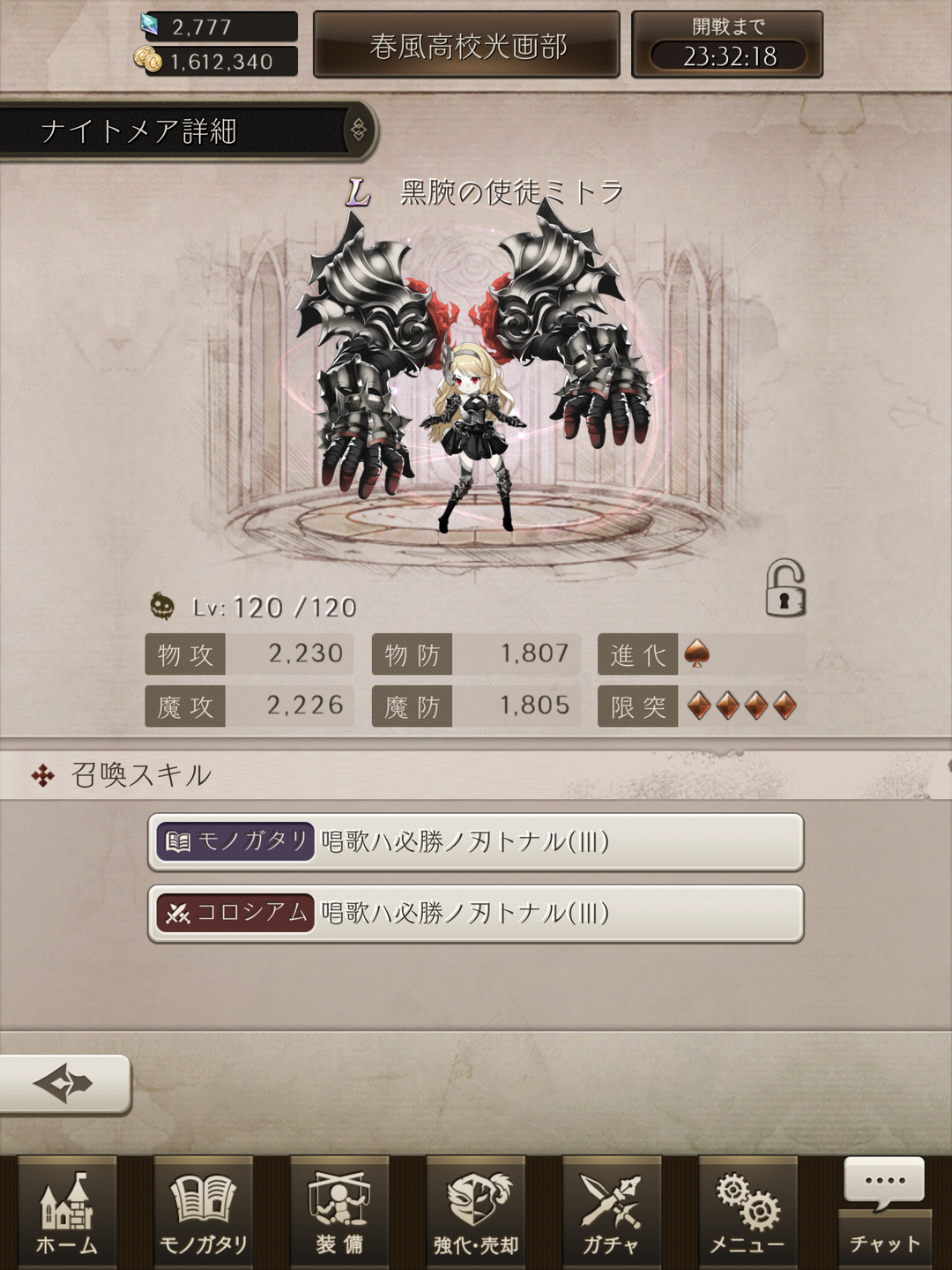This screenshot has width=952, height=1270.
Task: View the コロシアム summon skill details
Action: (x=476, y=914)
